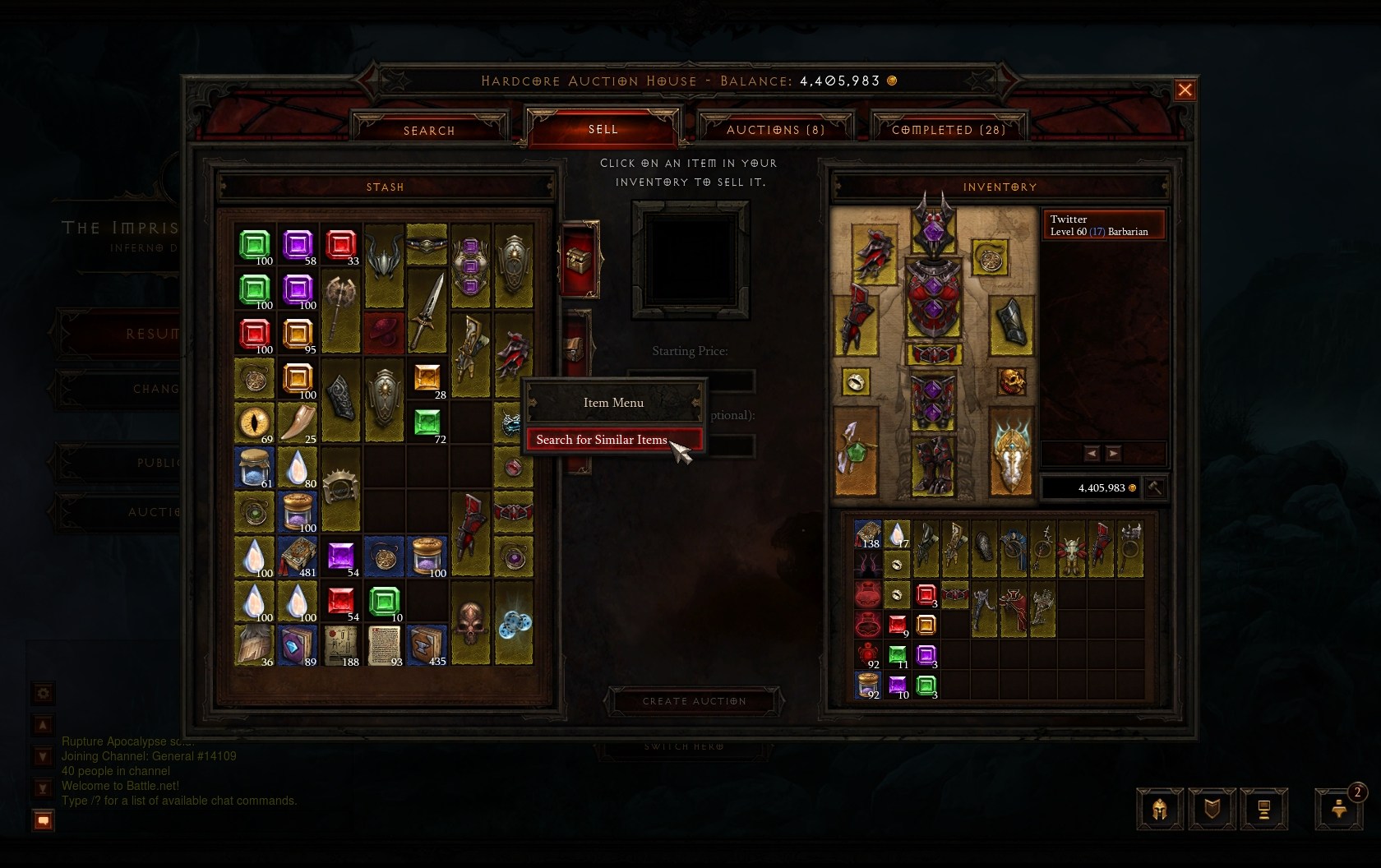This screenshot has height=868, width=1381.
Task: Open the Completed (28) tab
Action: click(949, 130)
